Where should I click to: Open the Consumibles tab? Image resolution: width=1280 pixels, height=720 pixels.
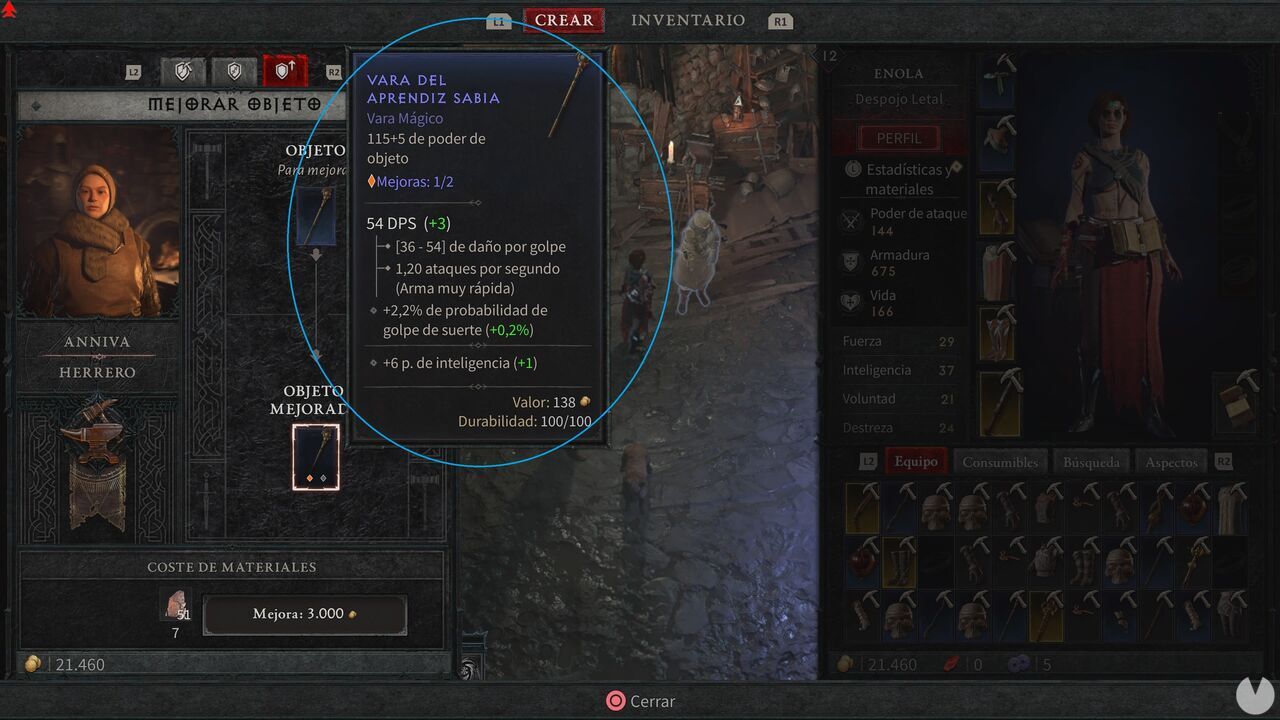(x=1001, y=461)
